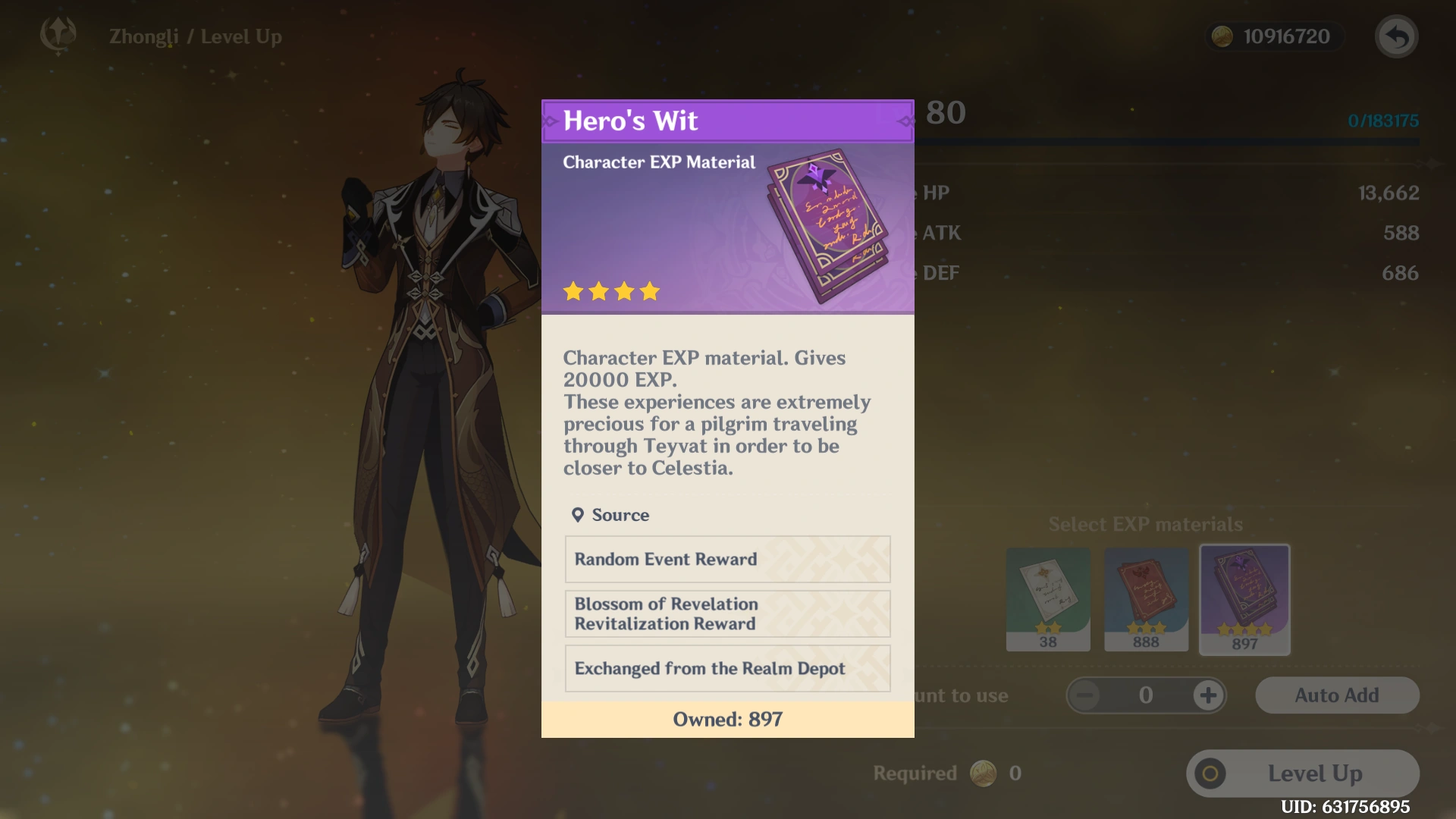Viewport: 1456px width, 819px height.
Task: Open the Blossom of Revelation Revitalization Reward entry
Action: pos(726,614)
